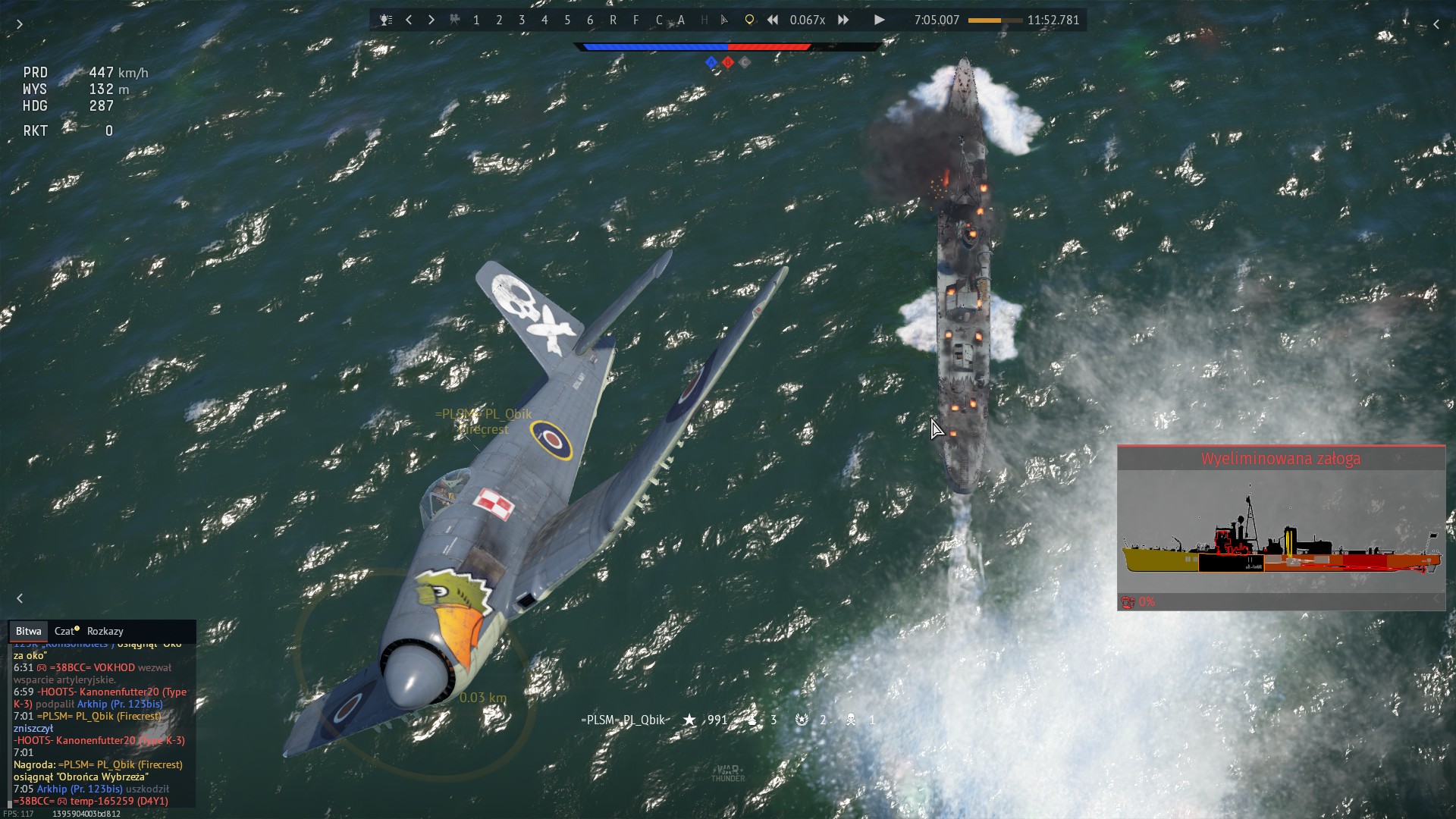1456x819 pixels.
Task: Show the Bitwa battle log tab
Action: coord(28,631)
